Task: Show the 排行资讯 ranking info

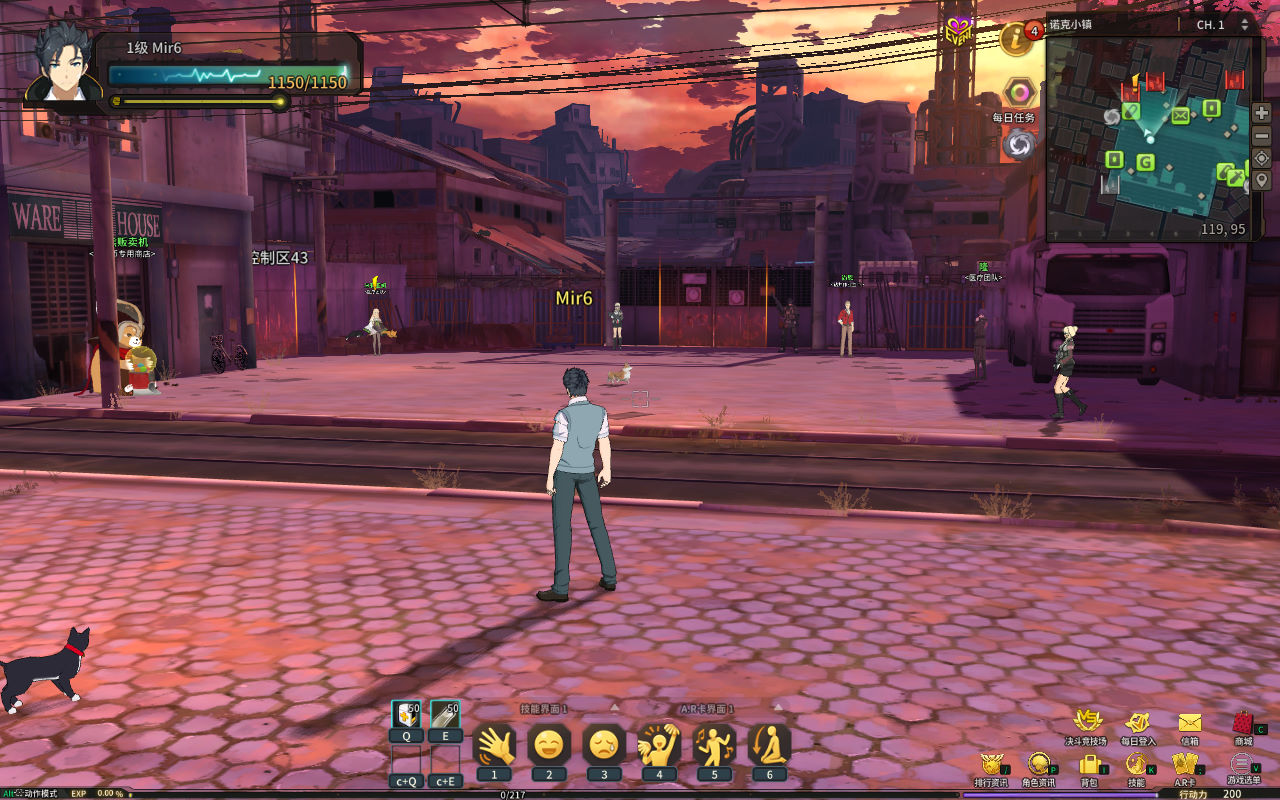Action: click(x=991, y=764)
